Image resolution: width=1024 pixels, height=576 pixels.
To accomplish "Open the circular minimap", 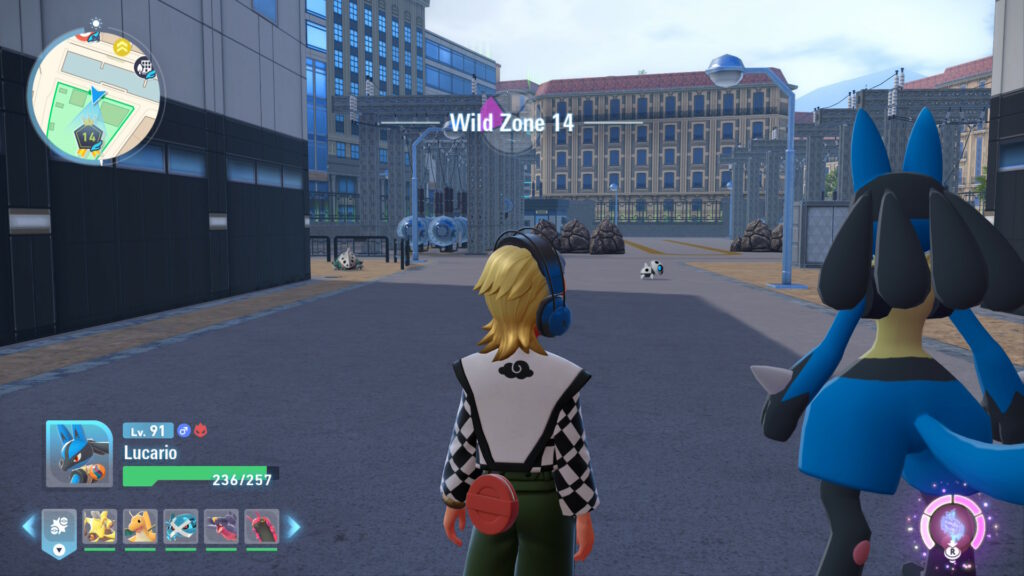I will 93,95.
